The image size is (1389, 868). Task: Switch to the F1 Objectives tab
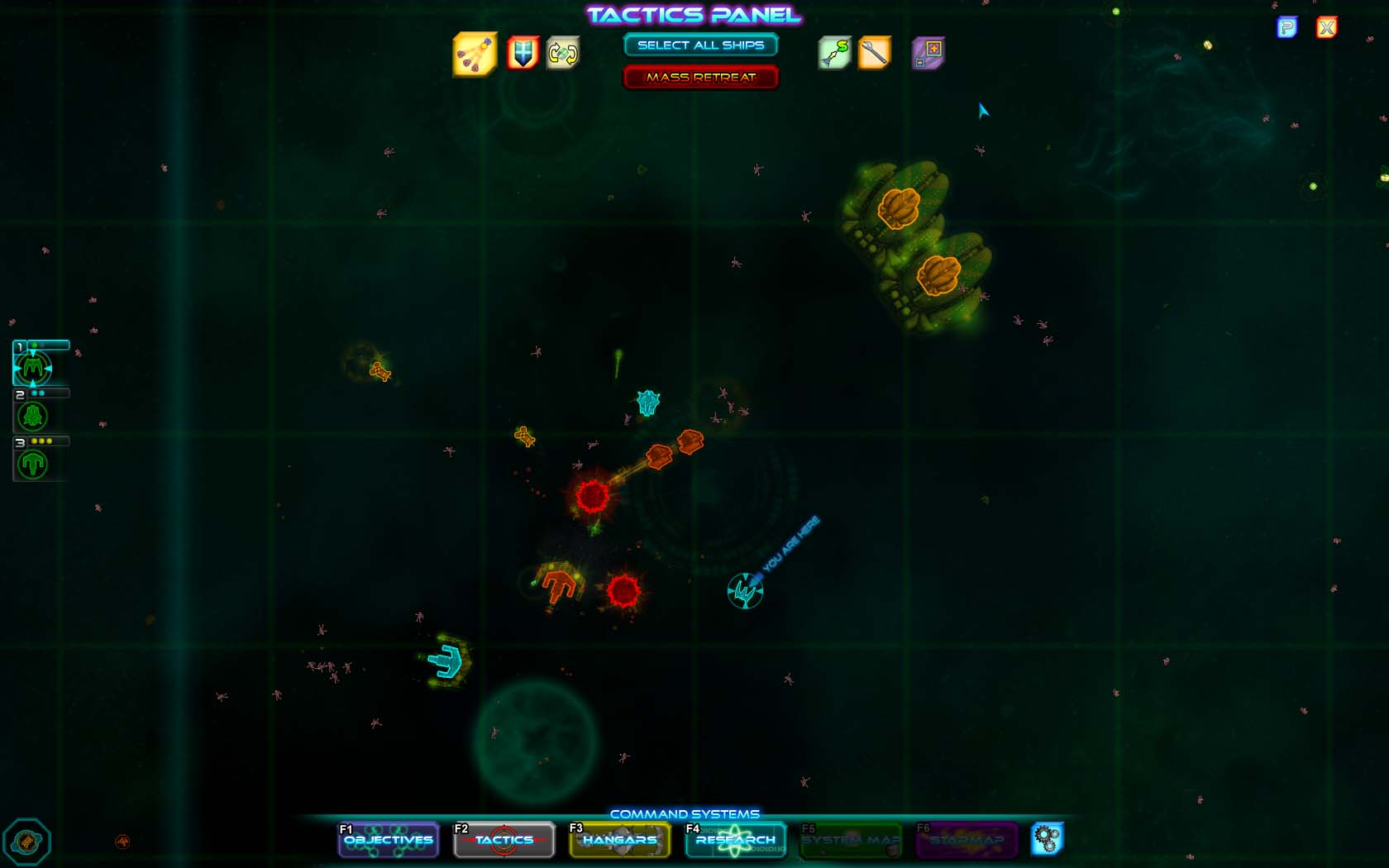[x=388, y=840]
